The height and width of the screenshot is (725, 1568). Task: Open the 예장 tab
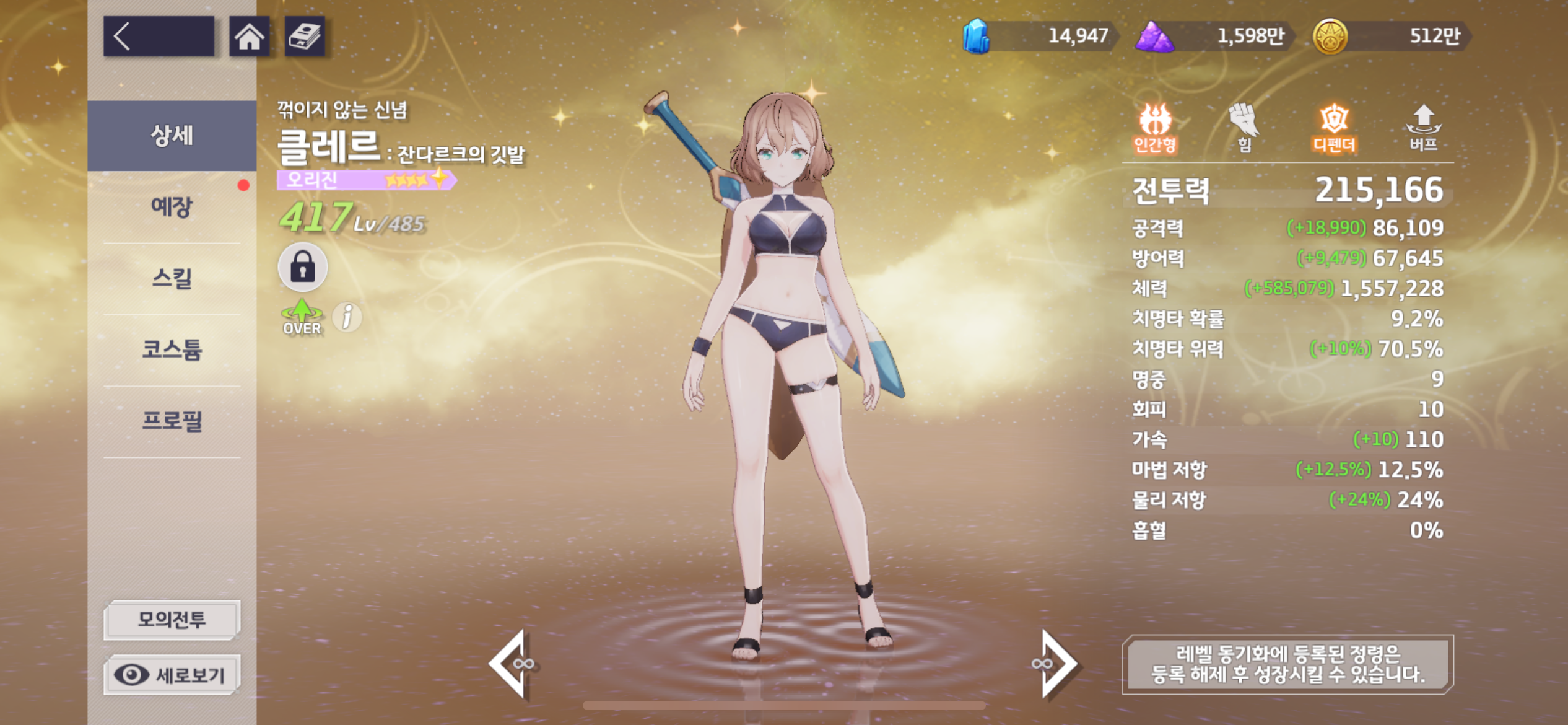[x=172, y=207]
